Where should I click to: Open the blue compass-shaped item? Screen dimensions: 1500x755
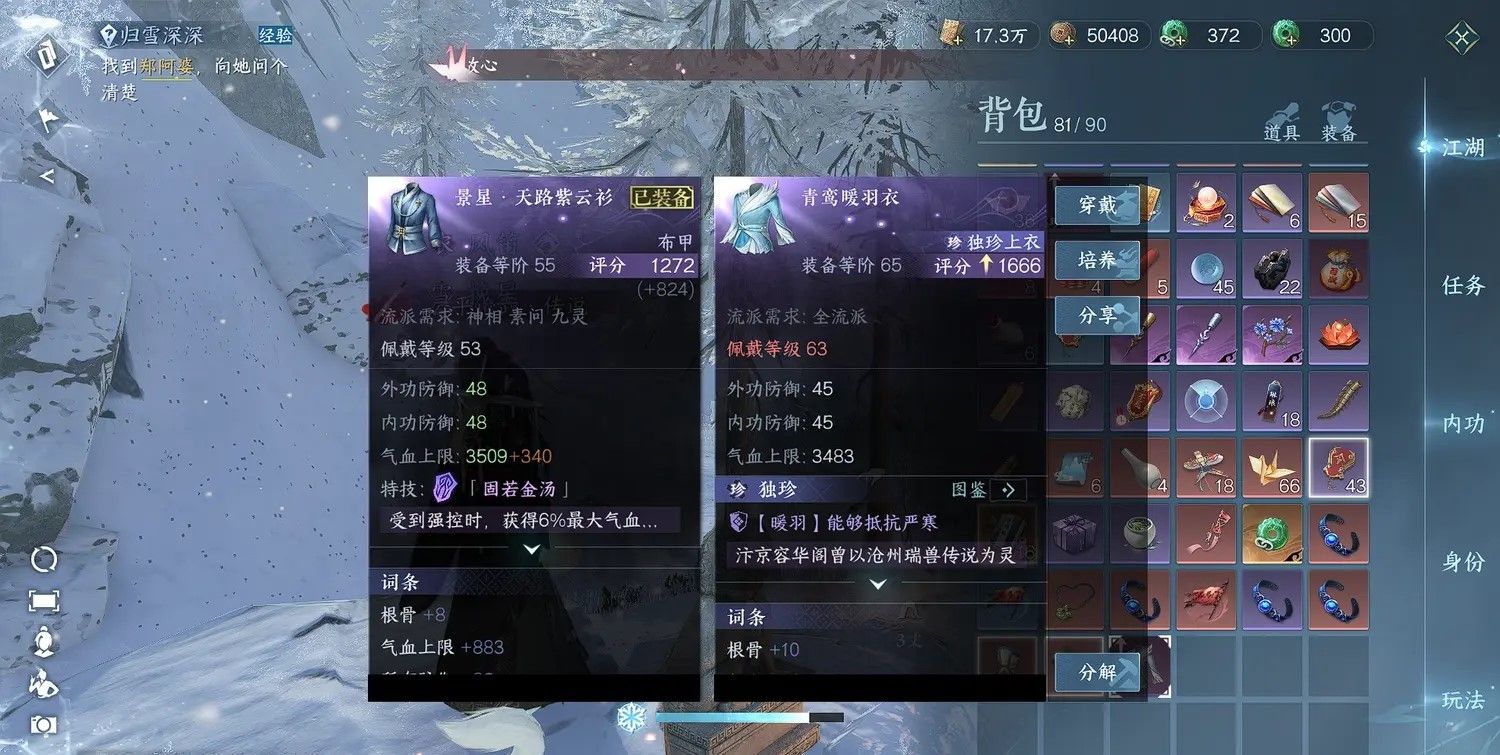click(x=1205, y=402)
